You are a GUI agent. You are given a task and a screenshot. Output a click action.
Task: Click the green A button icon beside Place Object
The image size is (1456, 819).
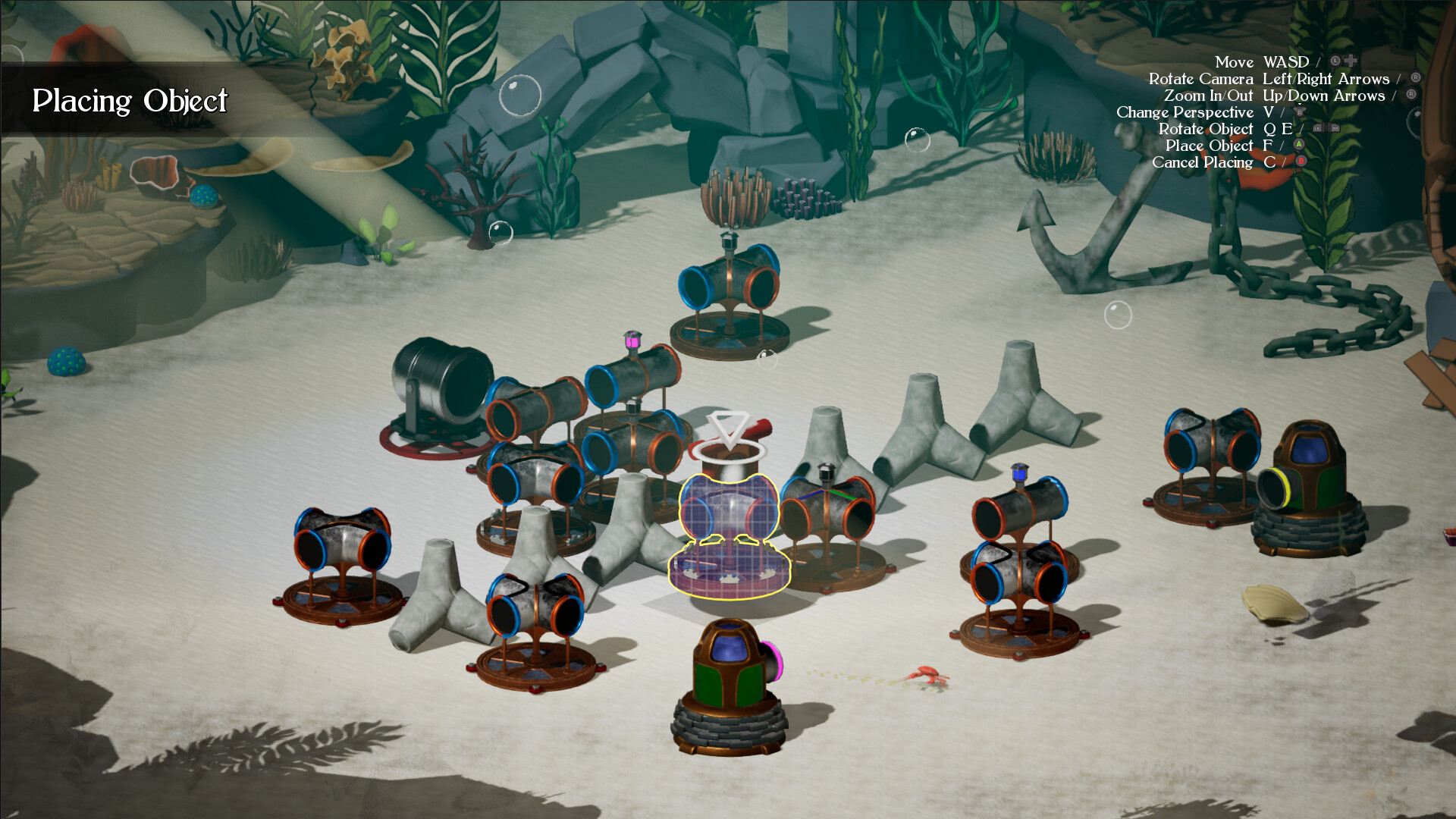pyautogui.click(x=1299, y=144)
